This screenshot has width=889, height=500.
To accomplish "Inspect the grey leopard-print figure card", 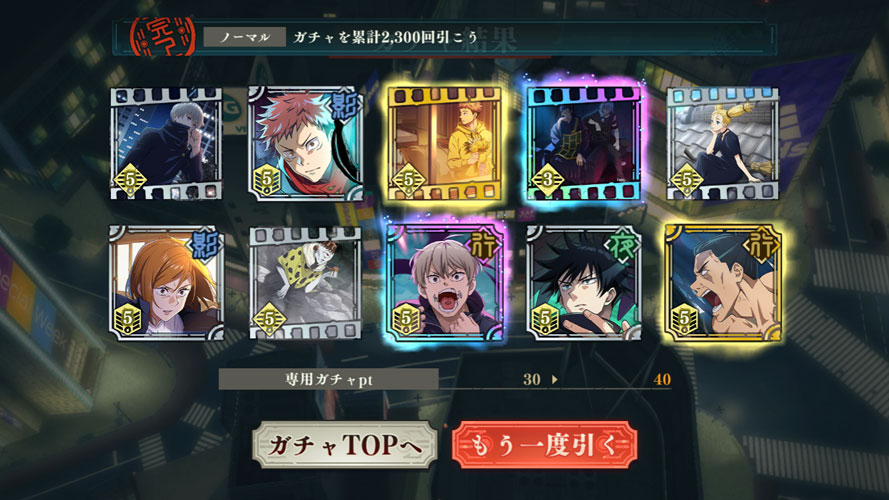I will point(303,282).
